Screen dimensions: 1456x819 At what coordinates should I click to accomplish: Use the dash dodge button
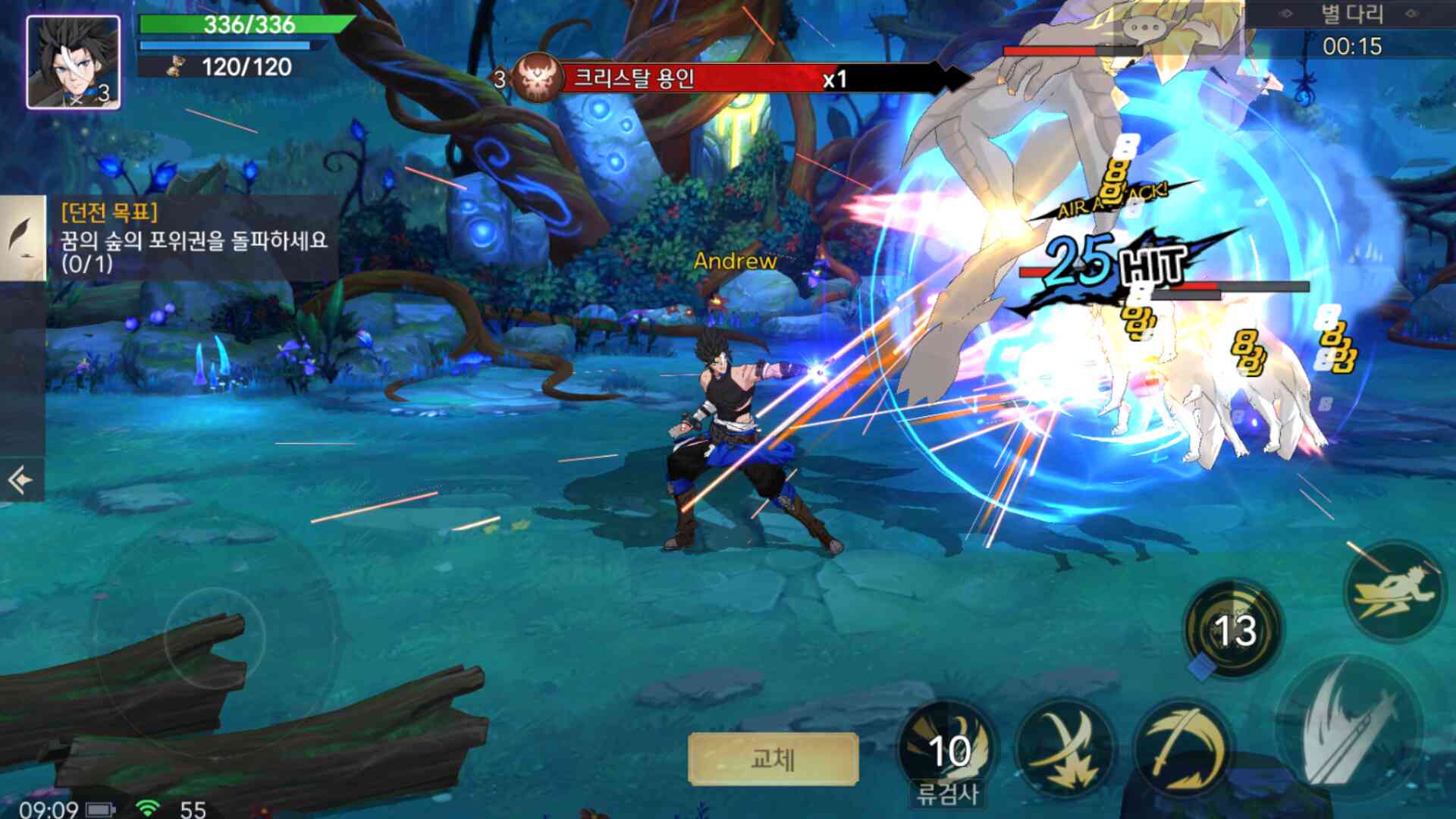click(x=1394, y=591)
